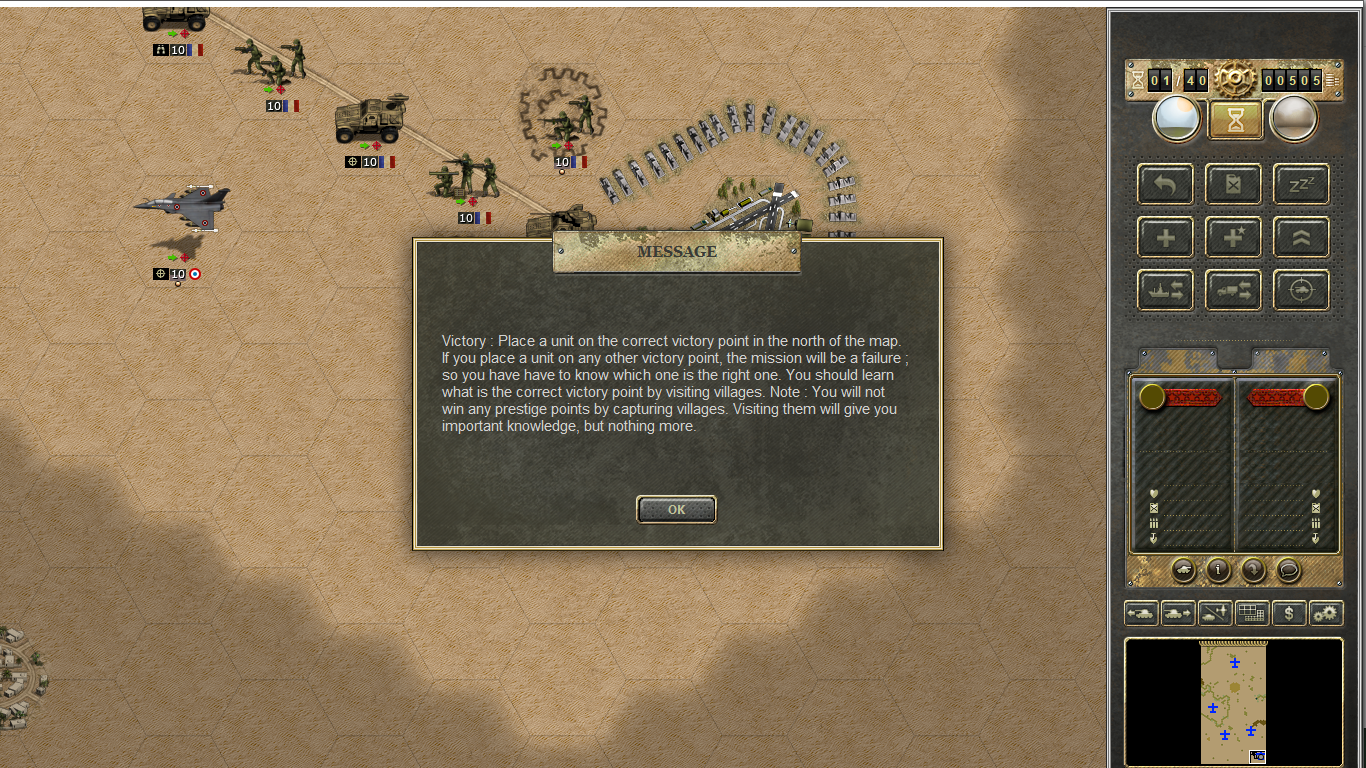Viewport: 1366px width, 768px height.
Task: Select the previous unit toolbar button
Action: click(1141, 613)
